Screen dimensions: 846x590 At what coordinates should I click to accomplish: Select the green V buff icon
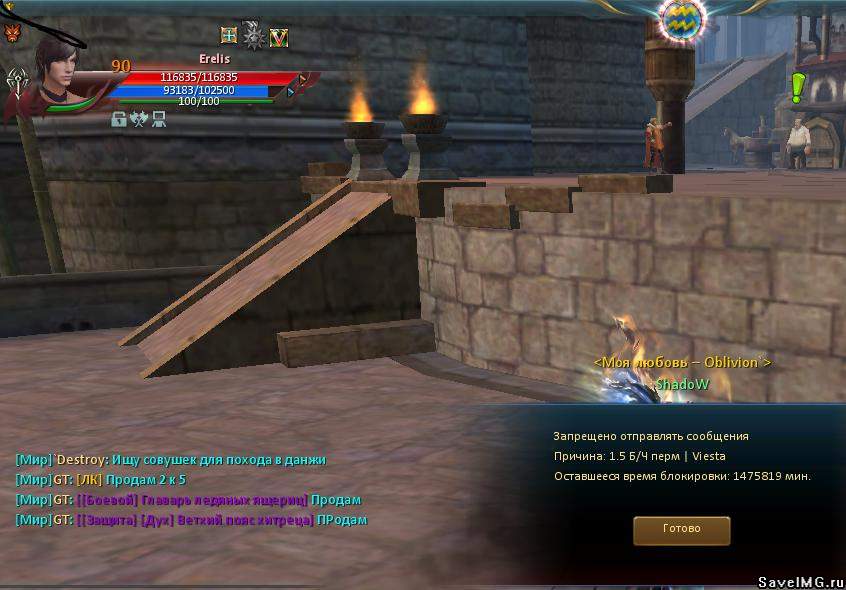279,37
